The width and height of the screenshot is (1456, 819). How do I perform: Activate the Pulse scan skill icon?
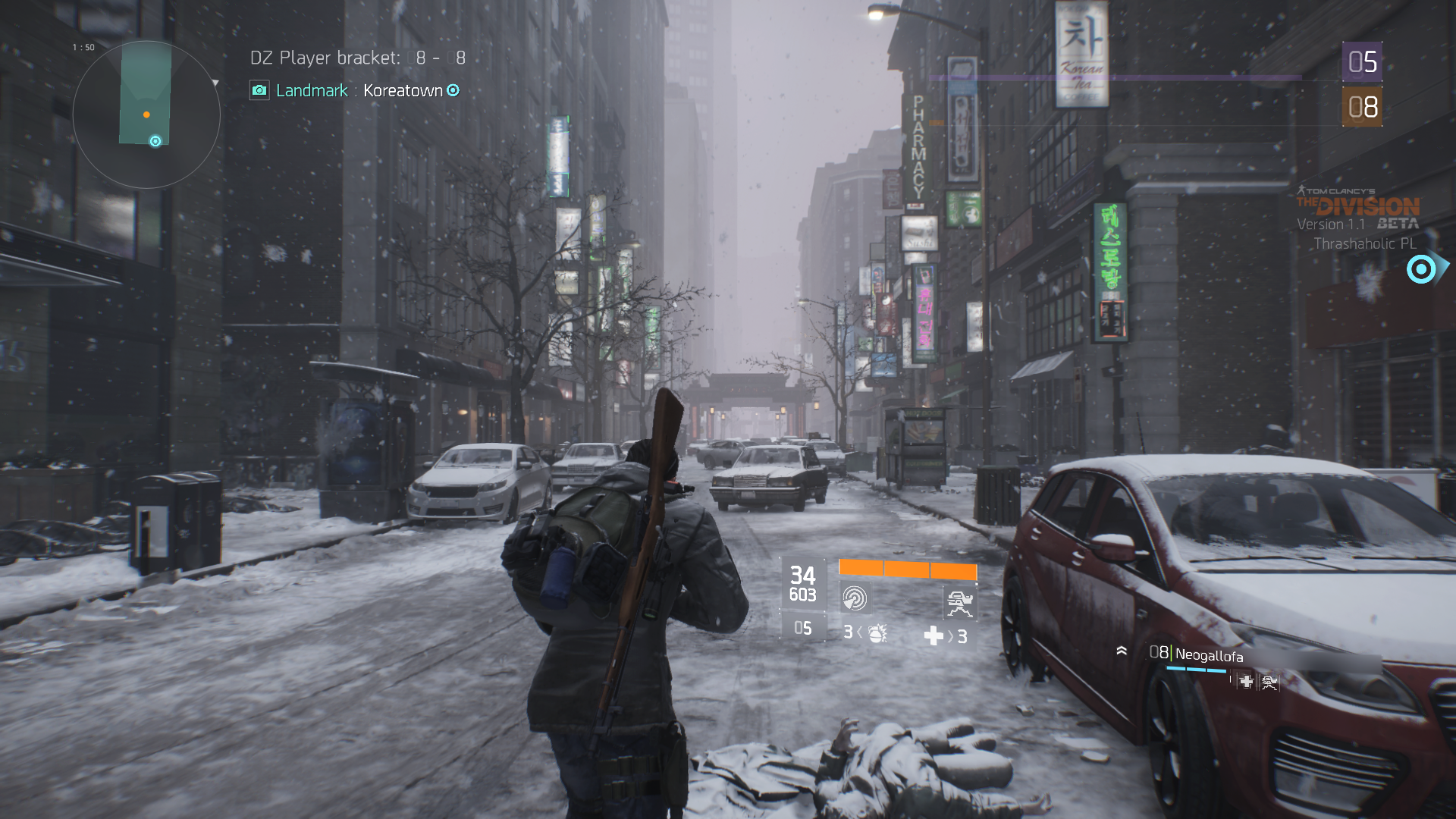pos(855,598)
